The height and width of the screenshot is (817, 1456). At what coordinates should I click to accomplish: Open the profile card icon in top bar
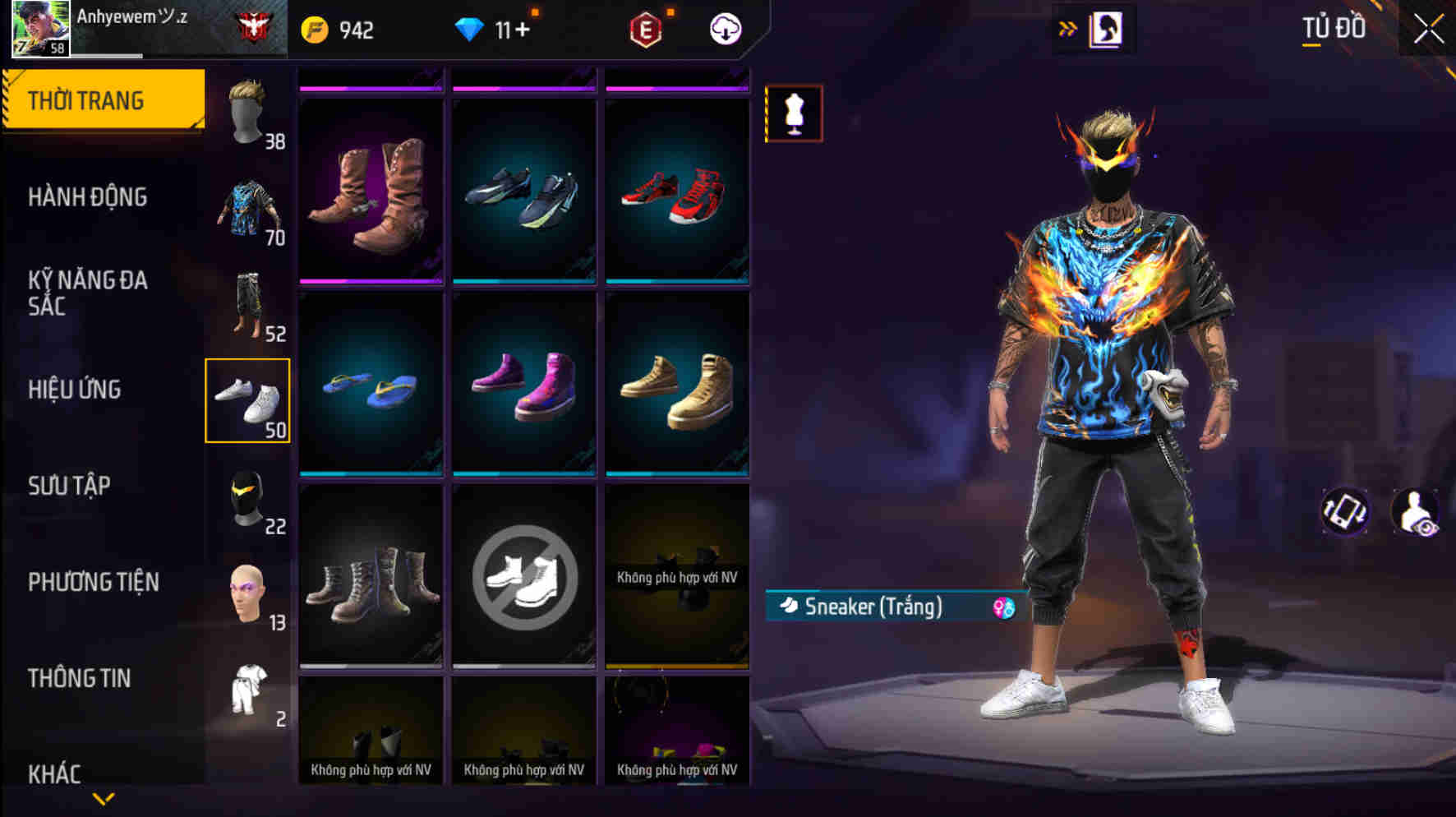[x=1104, y=28]
